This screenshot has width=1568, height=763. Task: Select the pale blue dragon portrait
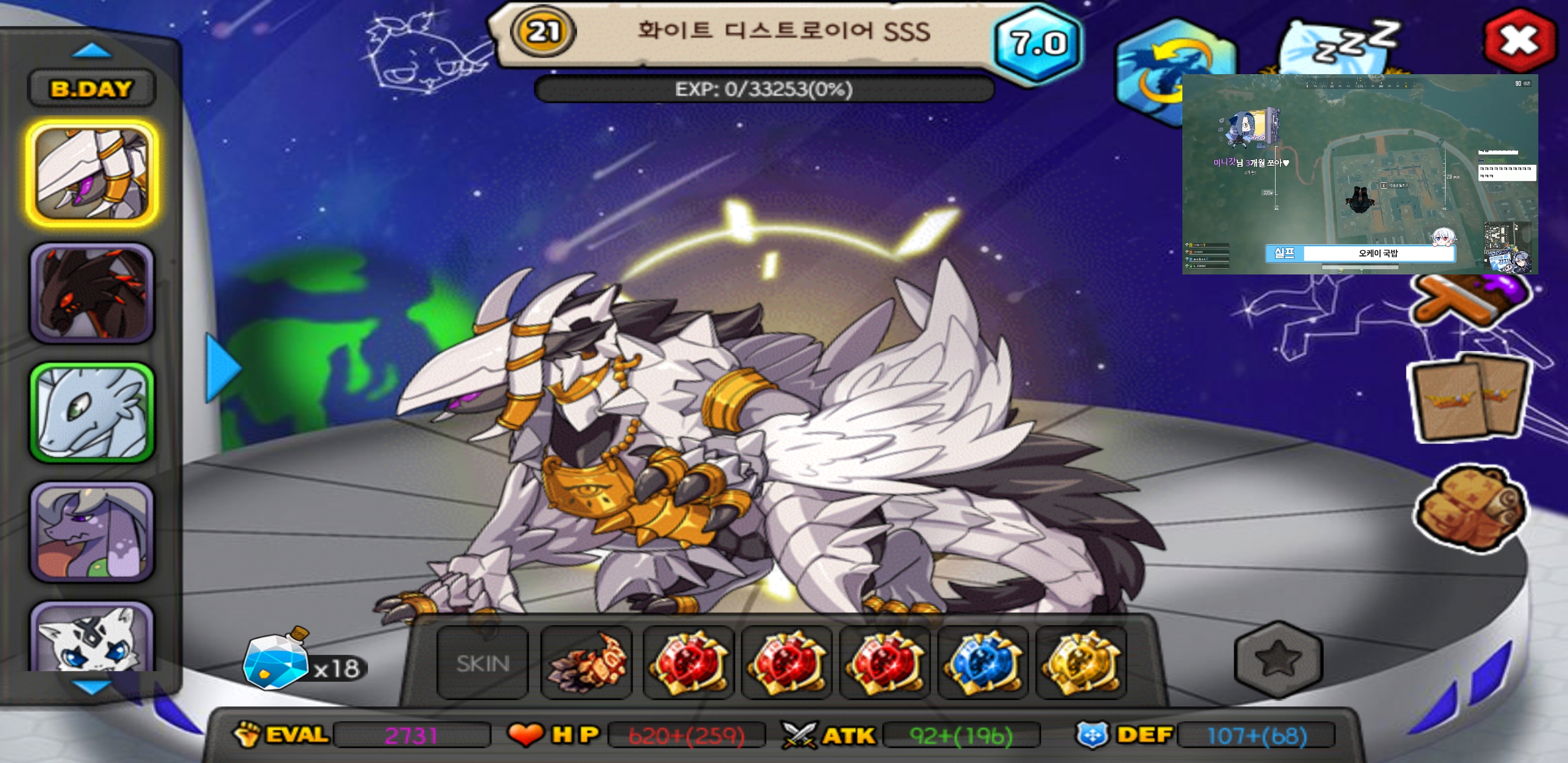pyautogui.click(x=92, y=412)
